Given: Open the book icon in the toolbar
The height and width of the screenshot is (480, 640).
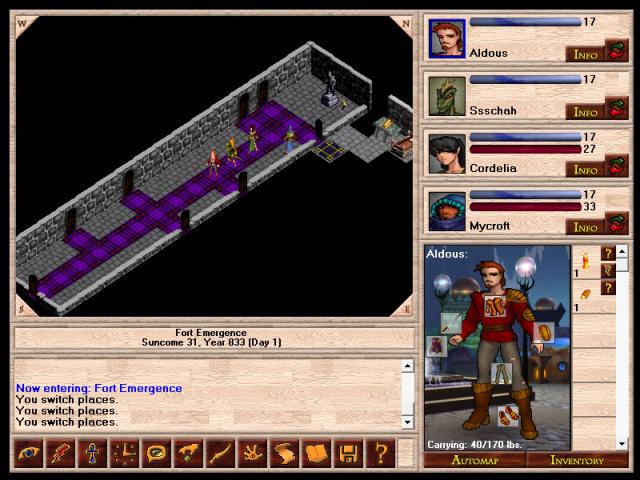Looking at the screenshot, I should tap(315, 454).
